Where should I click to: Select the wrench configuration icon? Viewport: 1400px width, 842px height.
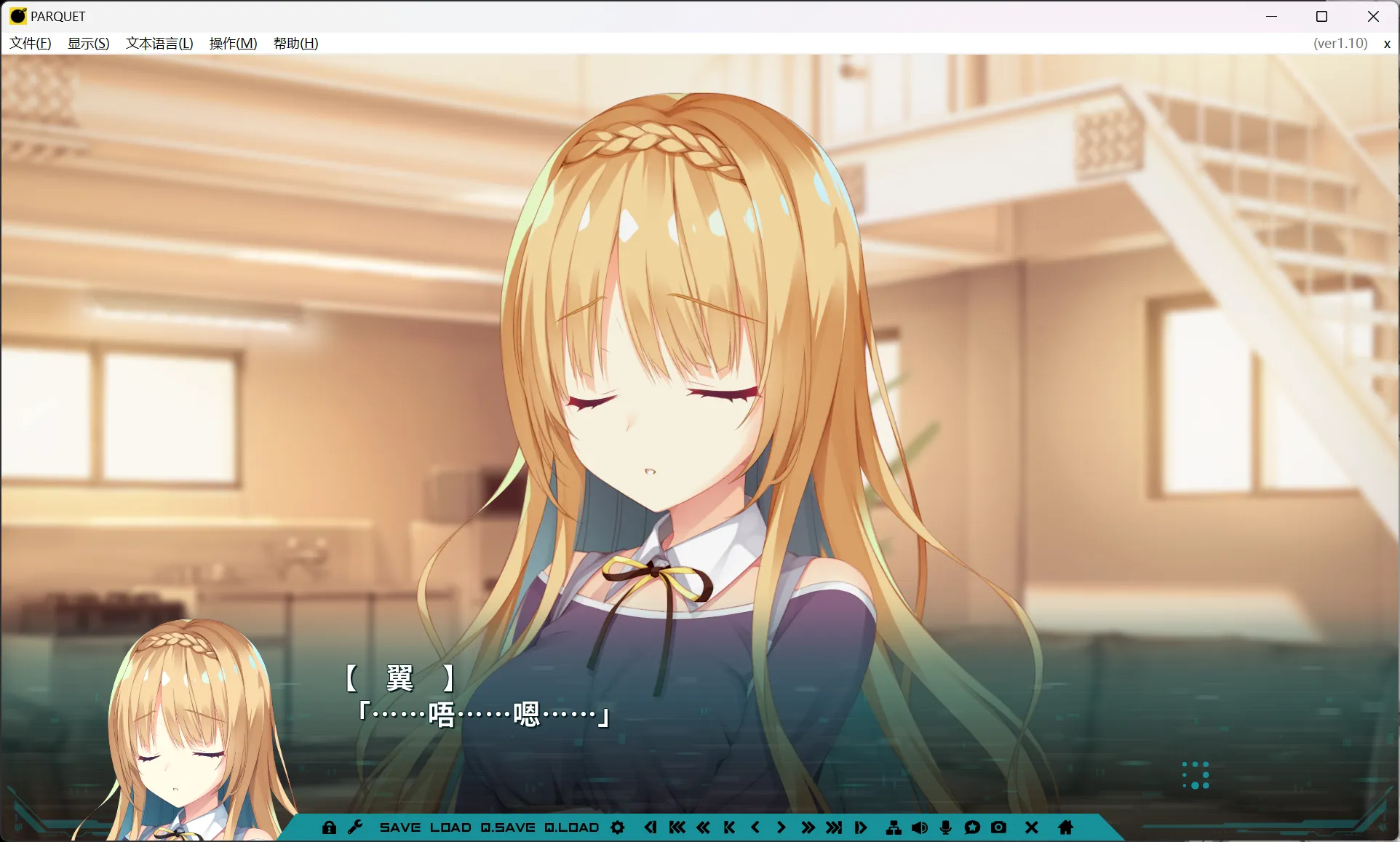[354, 827]
